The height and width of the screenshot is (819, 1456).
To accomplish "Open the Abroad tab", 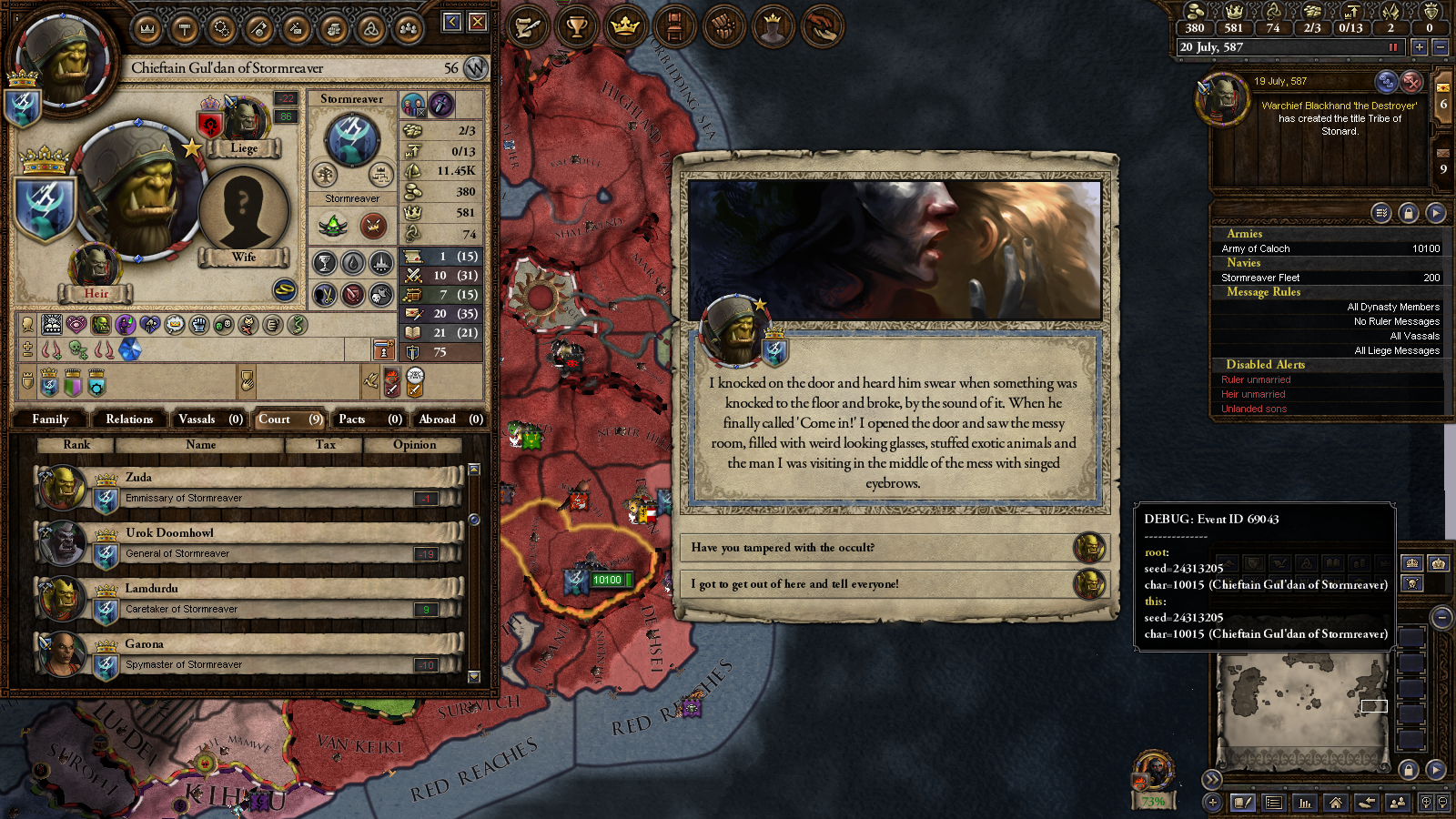I will coord(450,420).
